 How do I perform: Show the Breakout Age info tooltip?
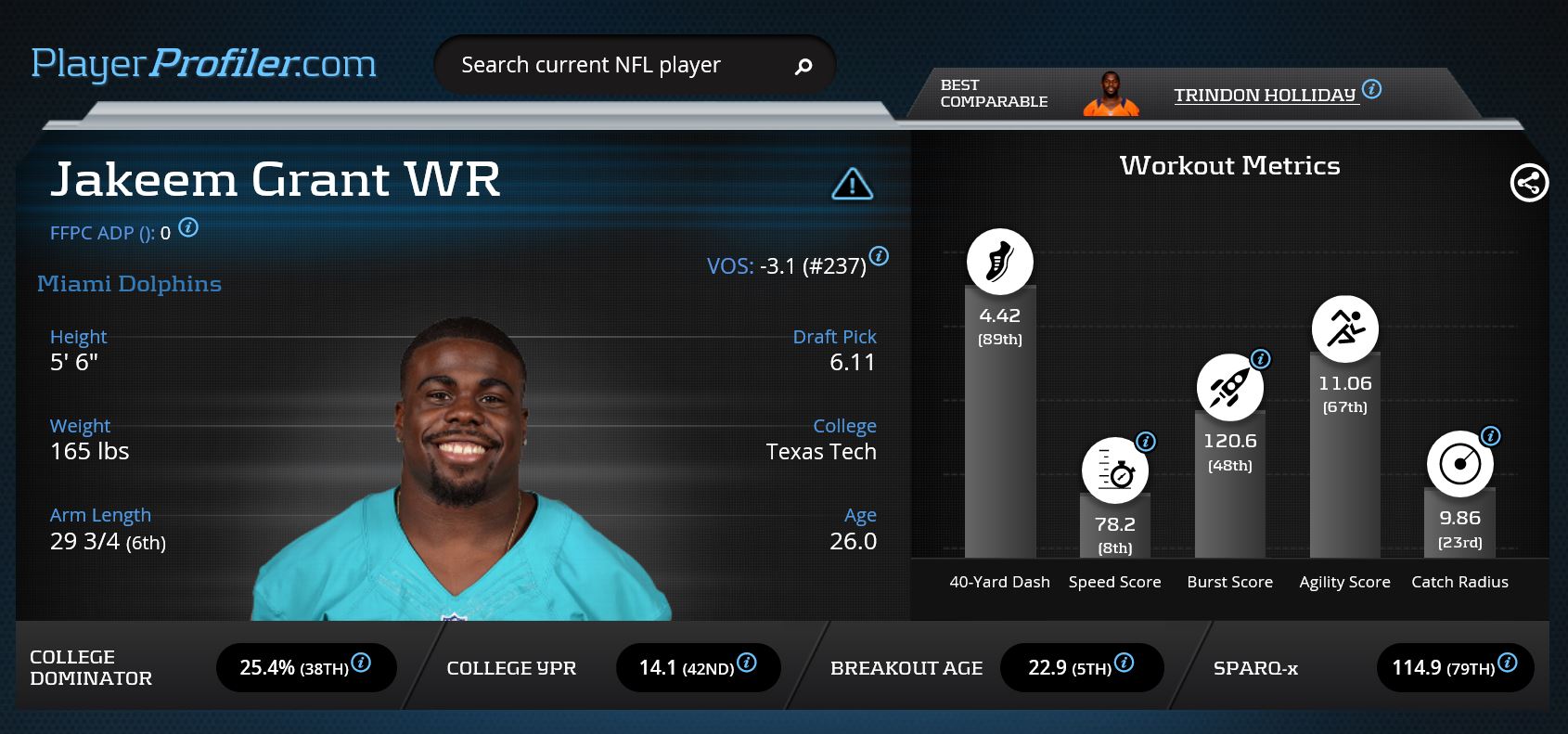coord(1124,663)
